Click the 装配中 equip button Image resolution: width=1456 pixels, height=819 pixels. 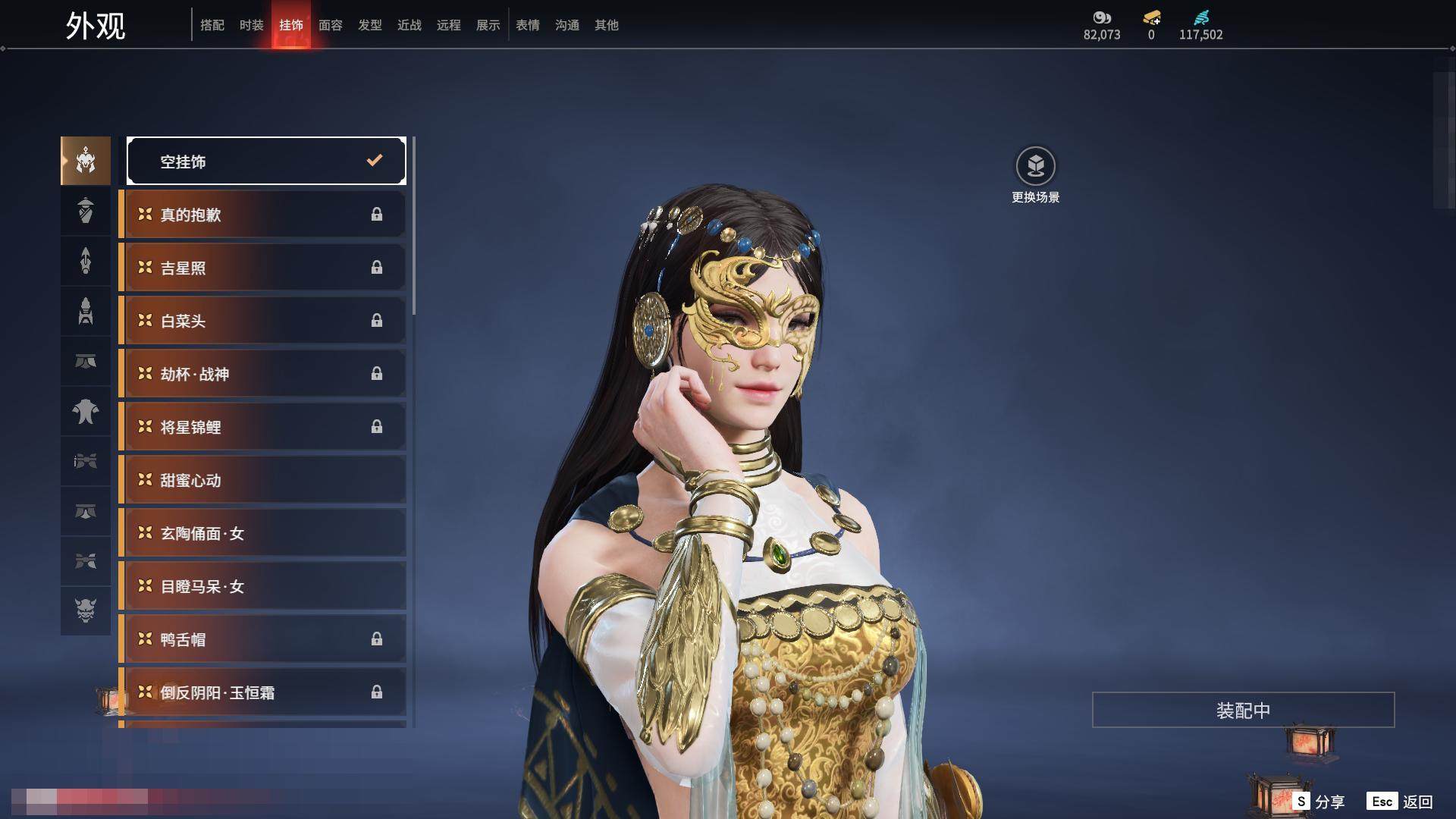tap(1243, 710)
